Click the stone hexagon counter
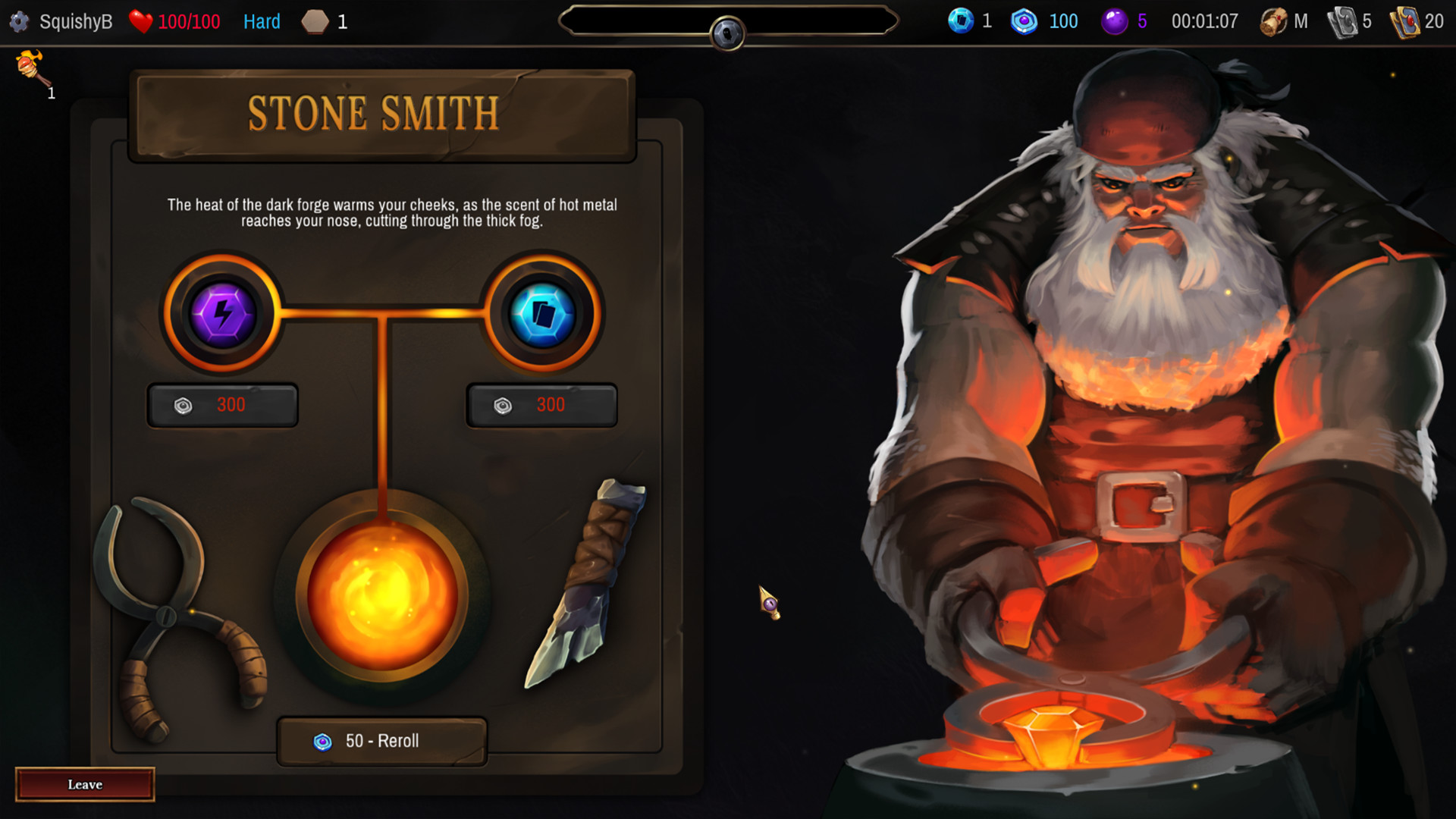Image resolution: width=1456 pixels, height=819 pixels. 314,21
